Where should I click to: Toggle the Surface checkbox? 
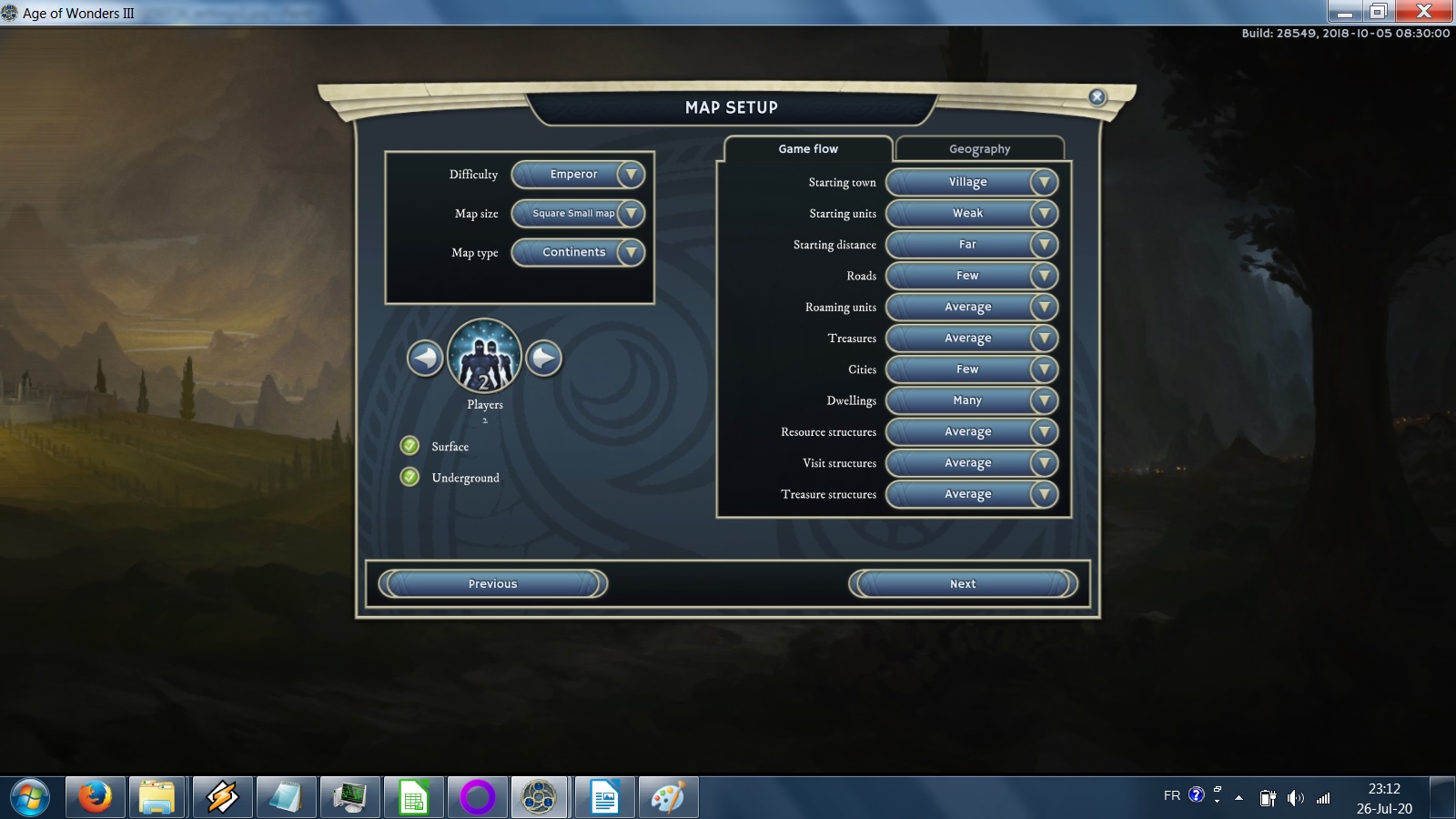pyautogui.click(x=410, y=446)
